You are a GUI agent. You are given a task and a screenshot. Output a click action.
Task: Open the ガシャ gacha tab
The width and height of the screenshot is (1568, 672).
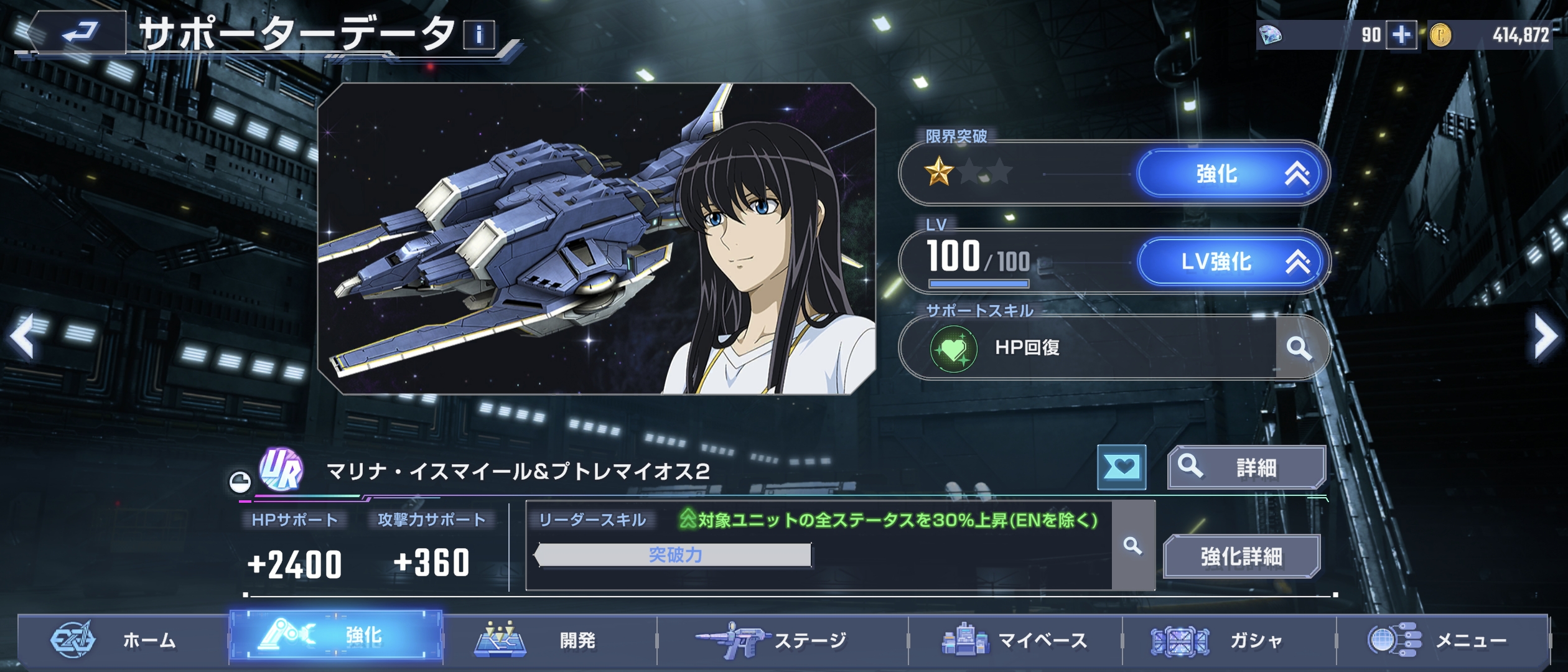point(1229,640)
